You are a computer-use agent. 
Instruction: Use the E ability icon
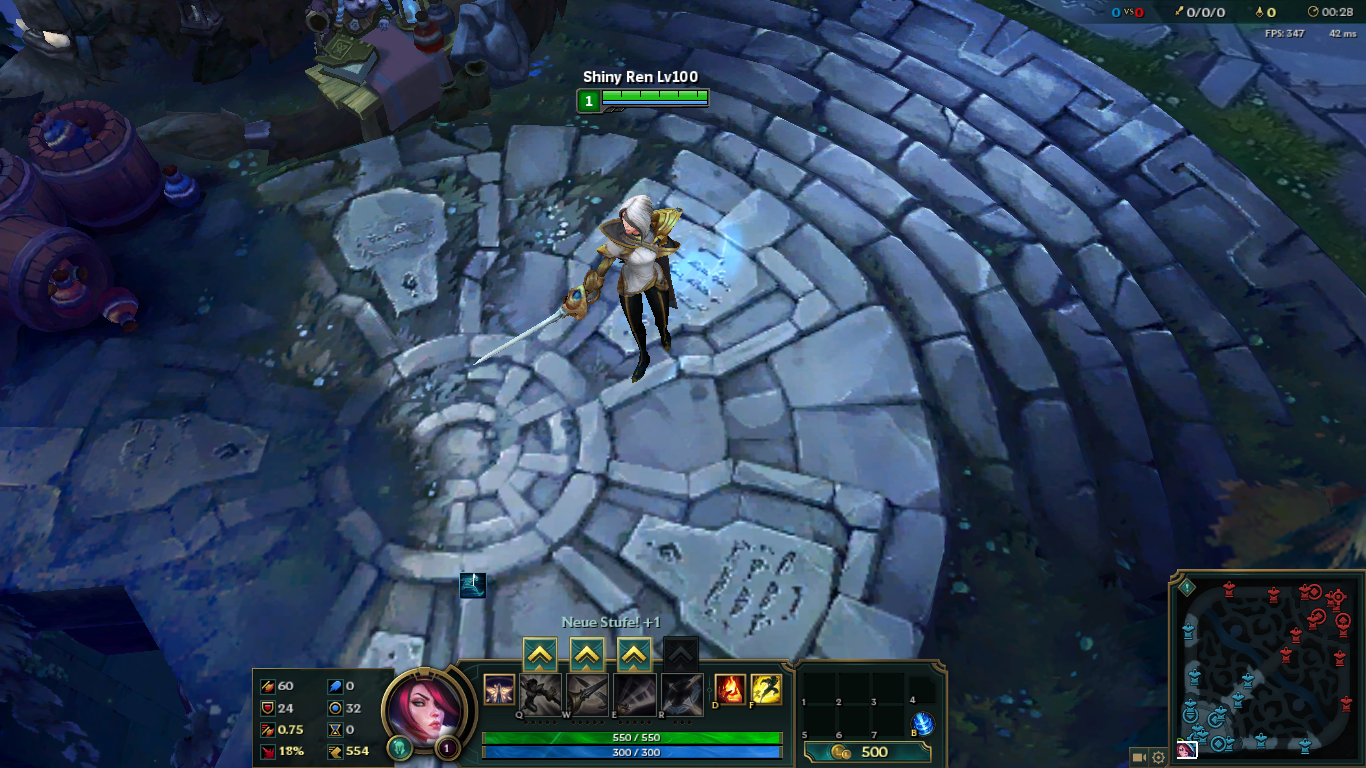point(634,694)
